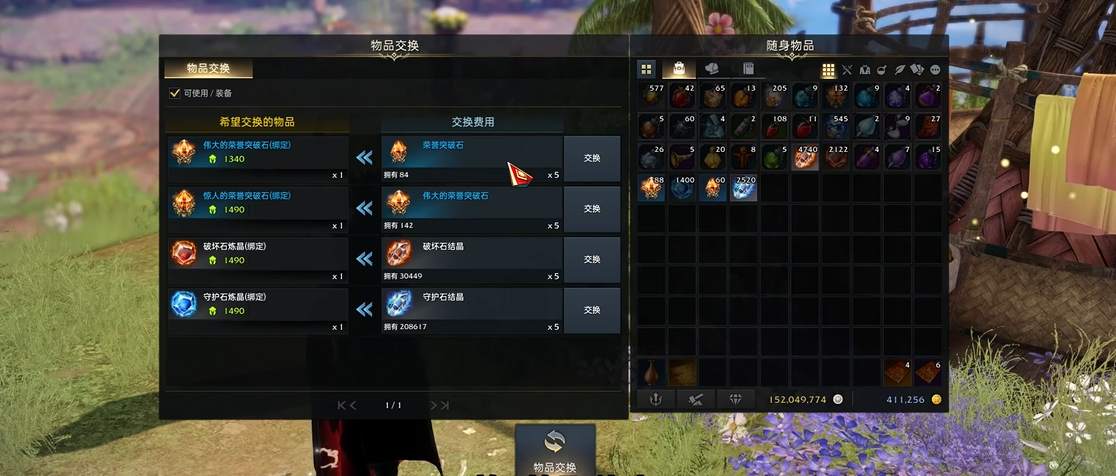Screen dimensions: 1116x476
Task: Filter inventory by the crossed swords icon
Action: click(x=847, y=70)
